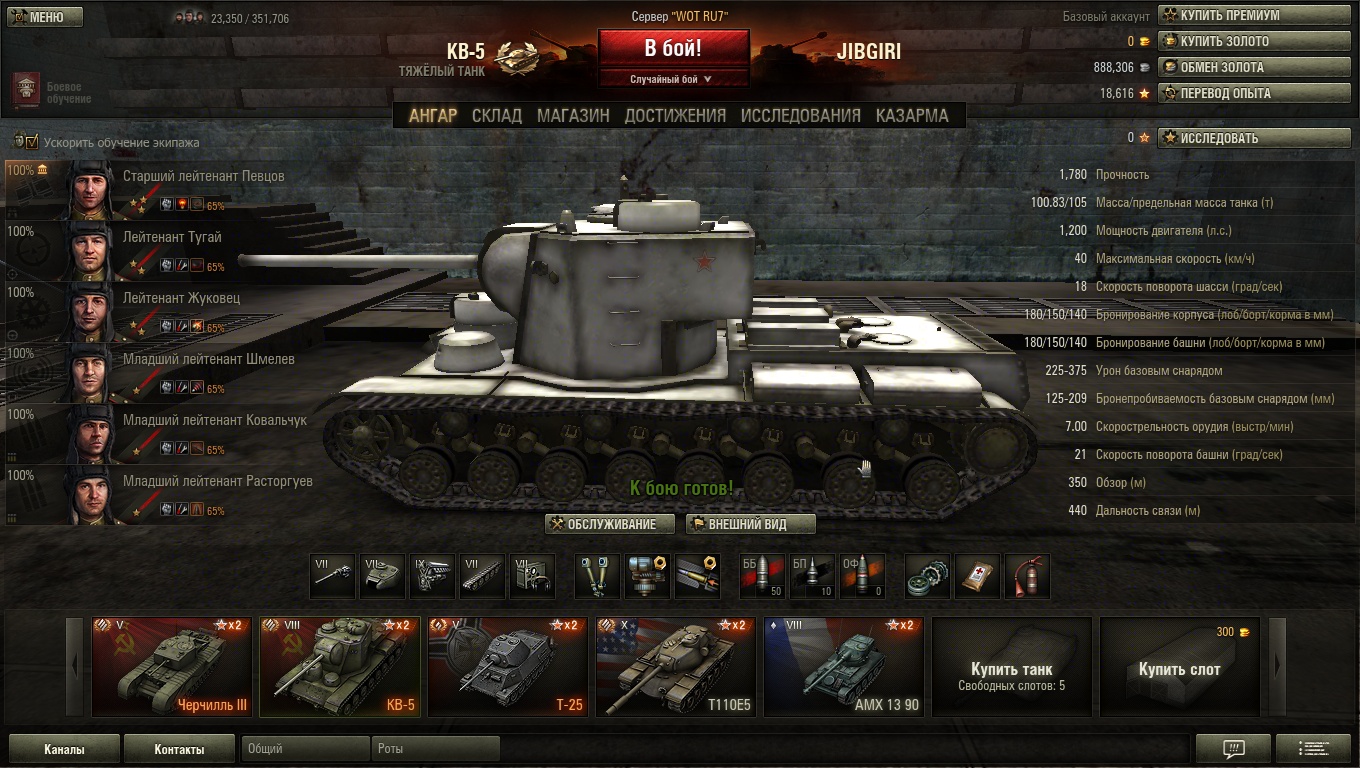Show the ИССЛЕДОВАНИЯ tab

click(800, 116)
